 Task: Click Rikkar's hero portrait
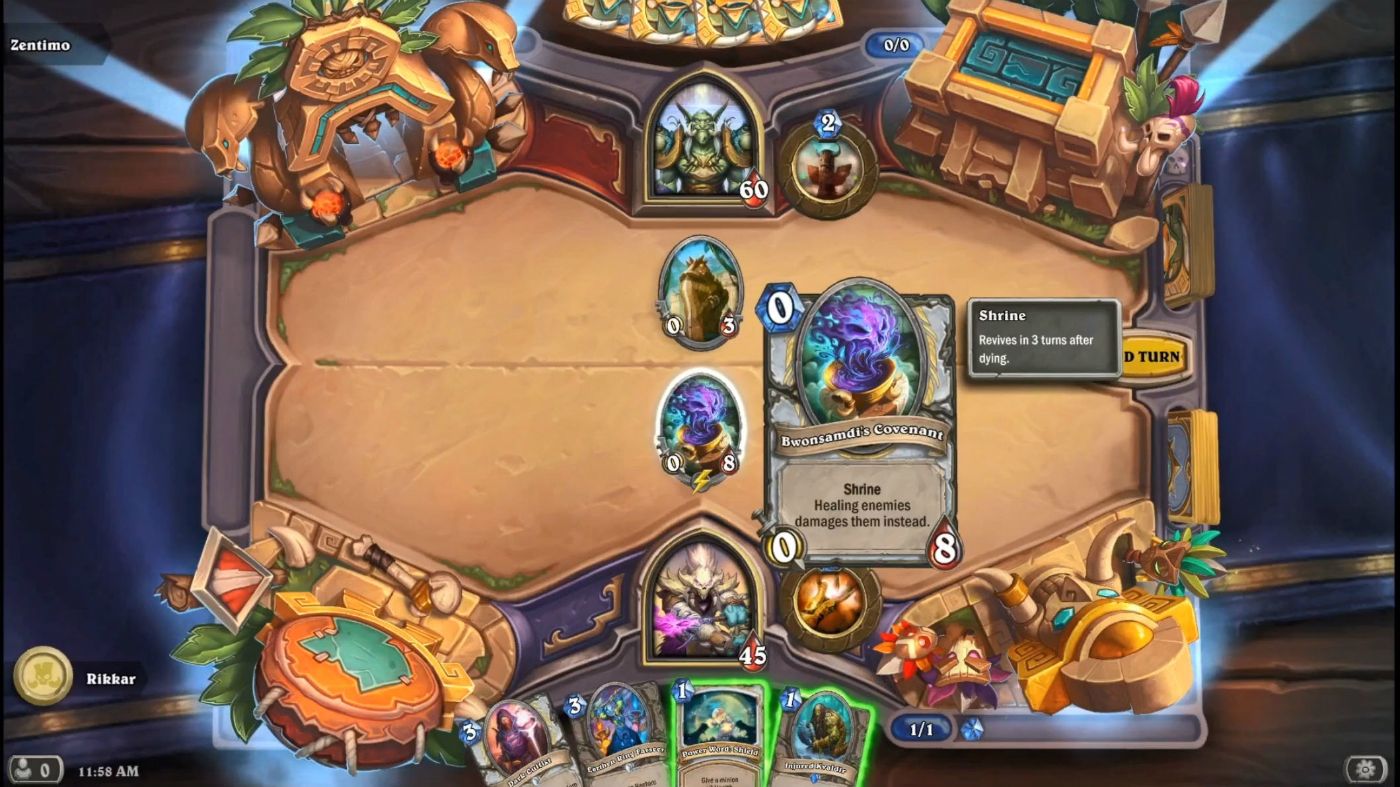coord(700,612)
